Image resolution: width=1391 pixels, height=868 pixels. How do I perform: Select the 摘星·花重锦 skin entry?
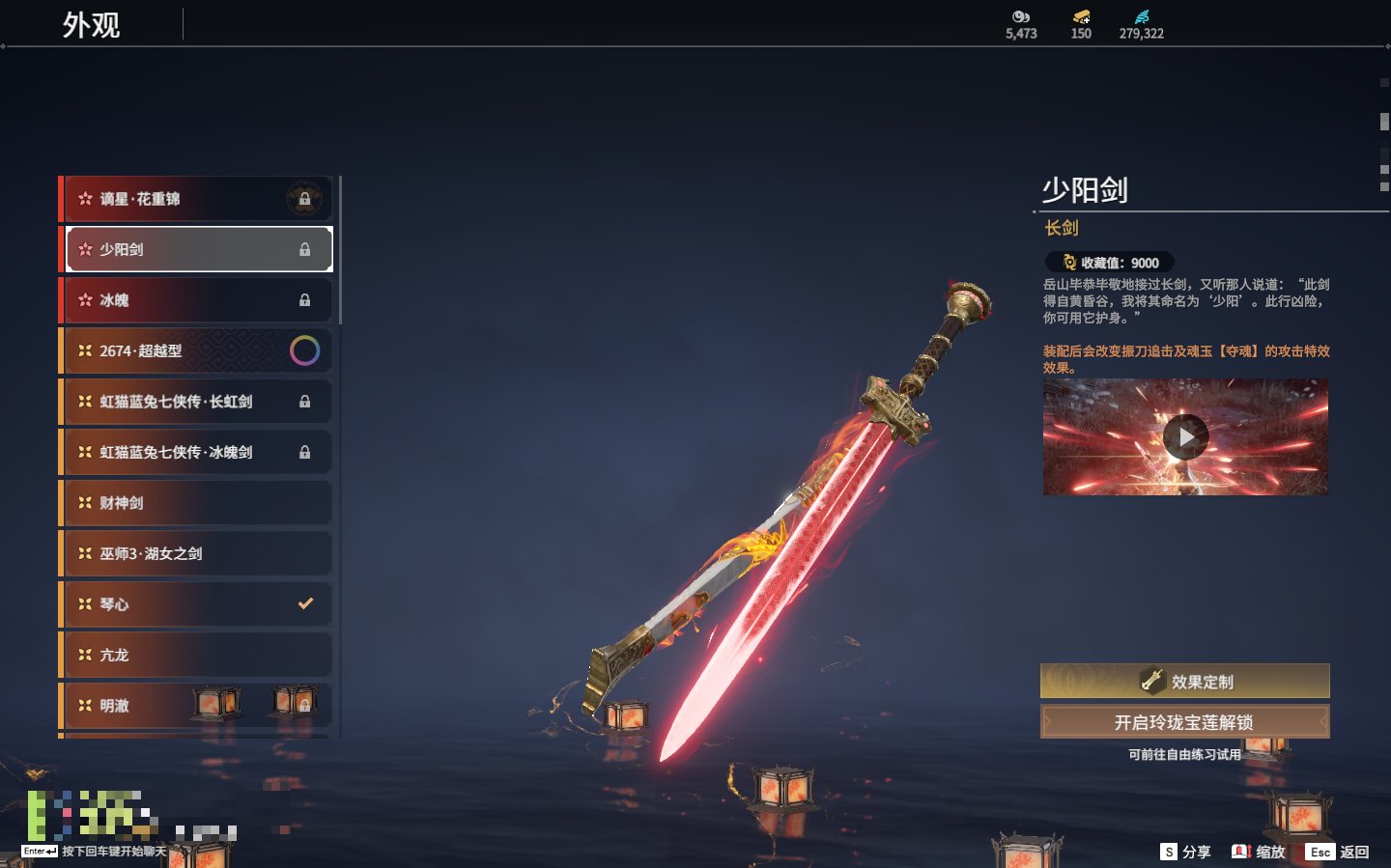click(x=193, y=199)
